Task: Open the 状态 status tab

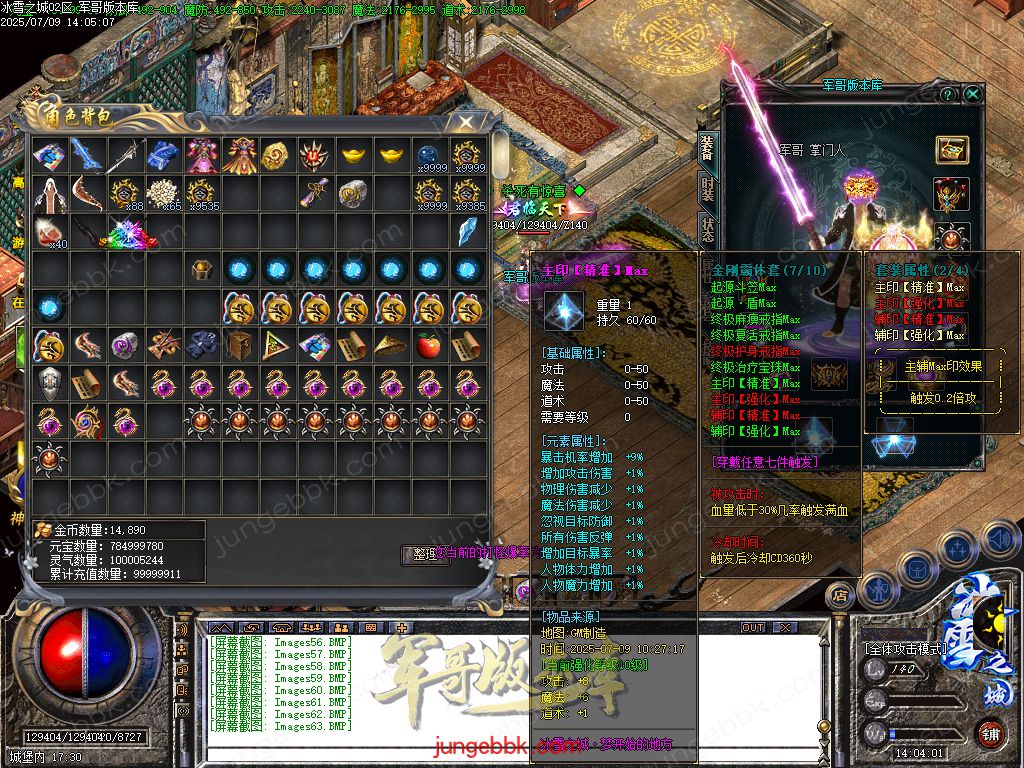Action: click(706, 230)
